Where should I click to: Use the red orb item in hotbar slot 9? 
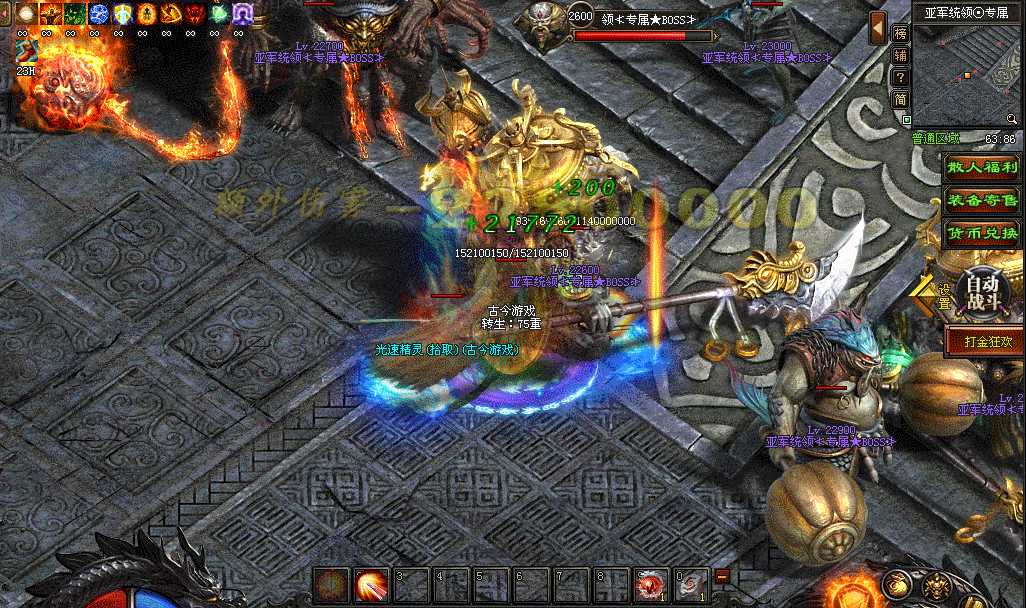[x=652, y=584]
